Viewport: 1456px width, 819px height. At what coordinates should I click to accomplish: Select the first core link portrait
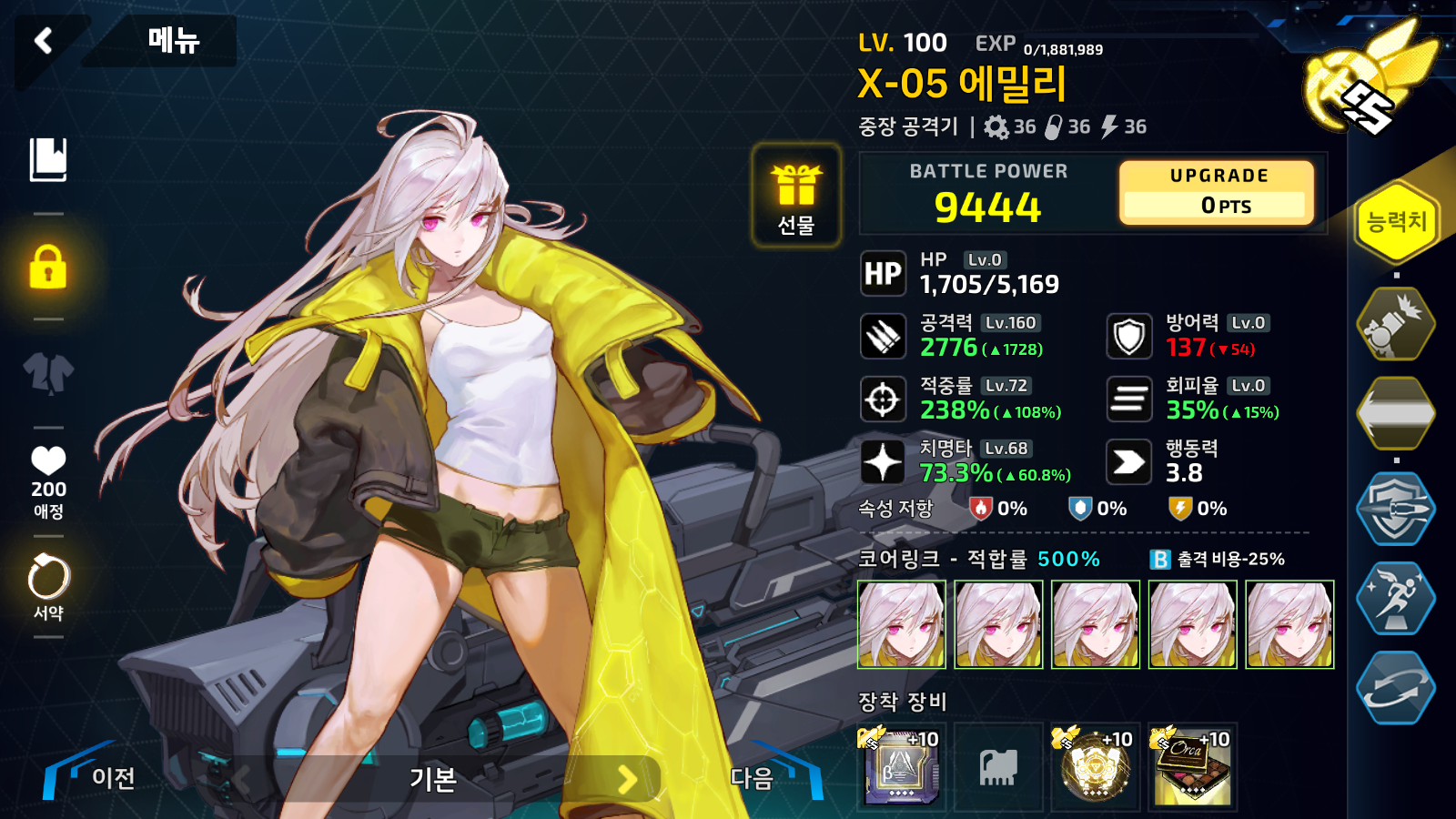click(902, 624)
